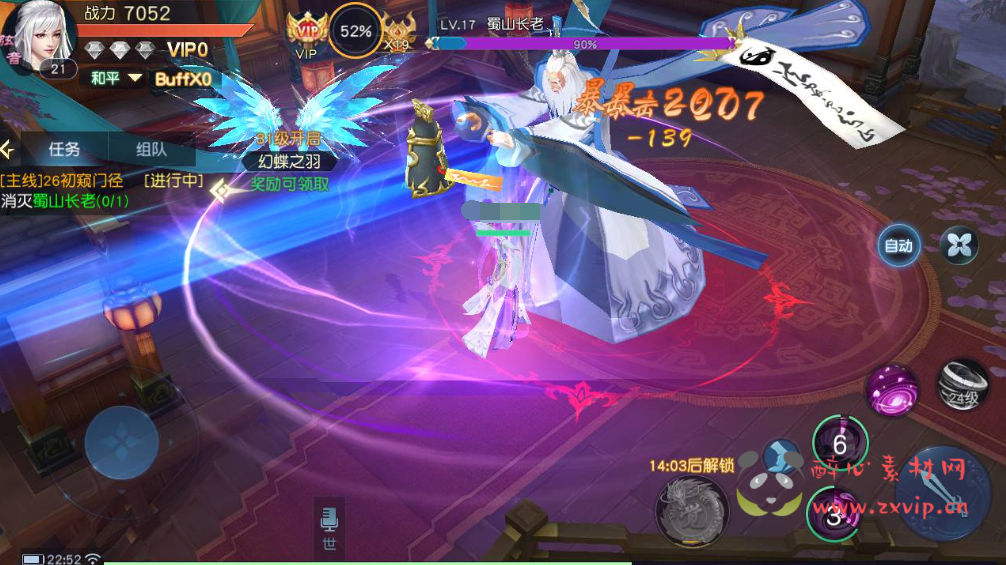Open the gold VIP badge menu
The height and width of the screenshot is (565, 1006).
point(307,31)
